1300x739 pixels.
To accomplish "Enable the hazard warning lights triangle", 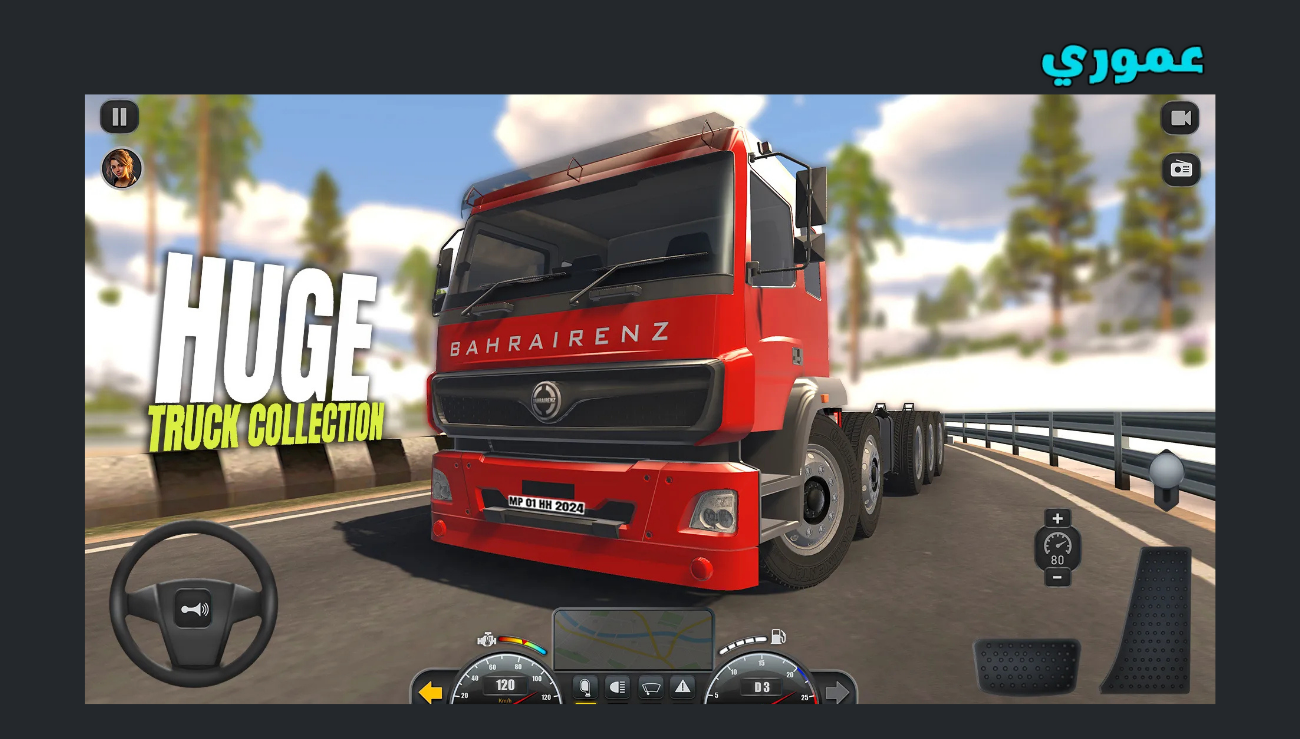I will coord(682,686).
